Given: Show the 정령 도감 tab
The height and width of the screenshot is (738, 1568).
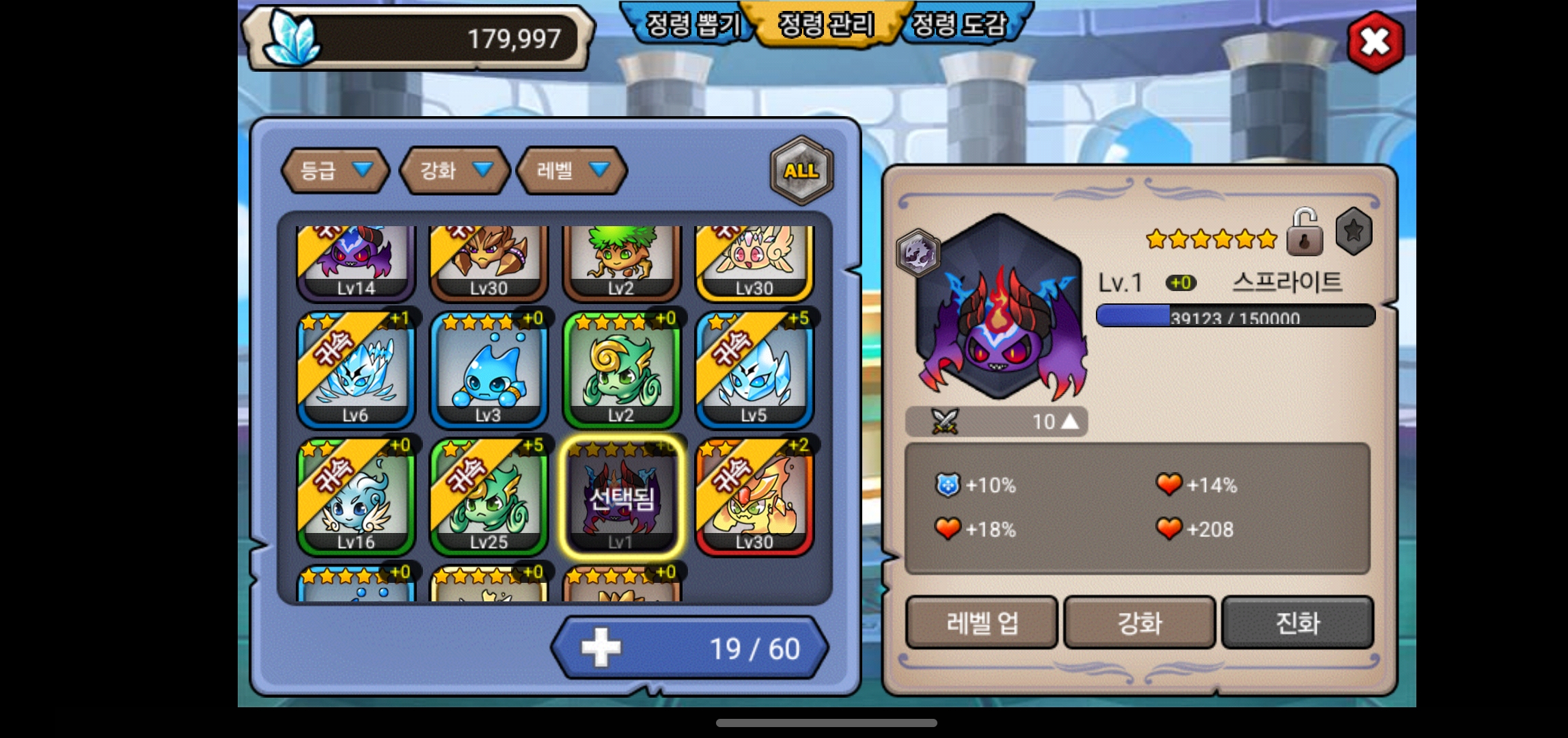Looking at the screenshot, I should pos(959,25).
